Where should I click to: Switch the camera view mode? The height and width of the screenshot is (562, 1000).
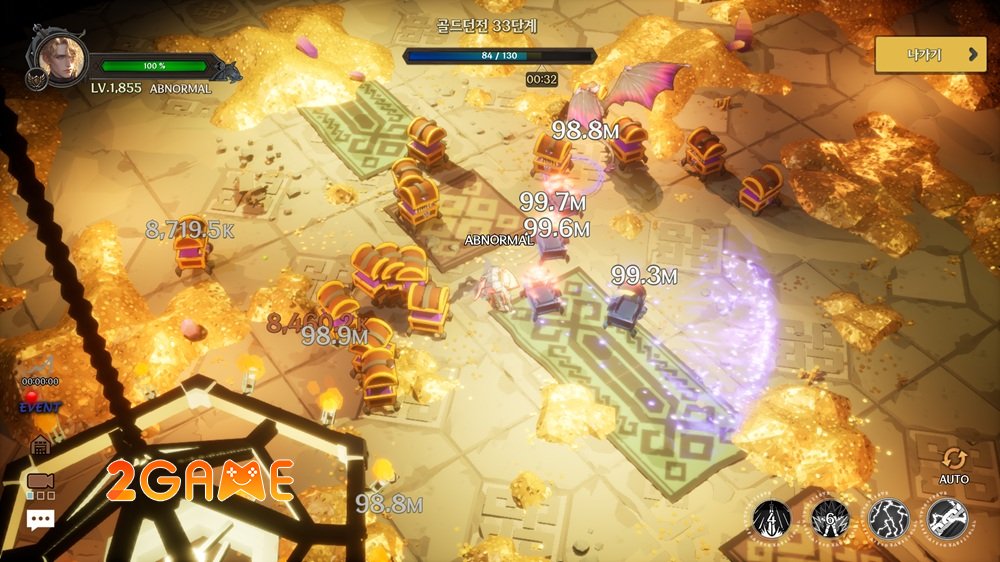(x=40, y=482)
